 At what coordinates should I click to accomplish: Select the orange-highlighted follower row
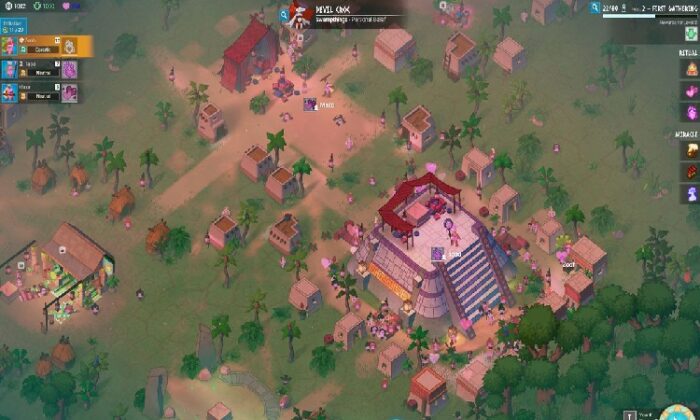point(46,46)
